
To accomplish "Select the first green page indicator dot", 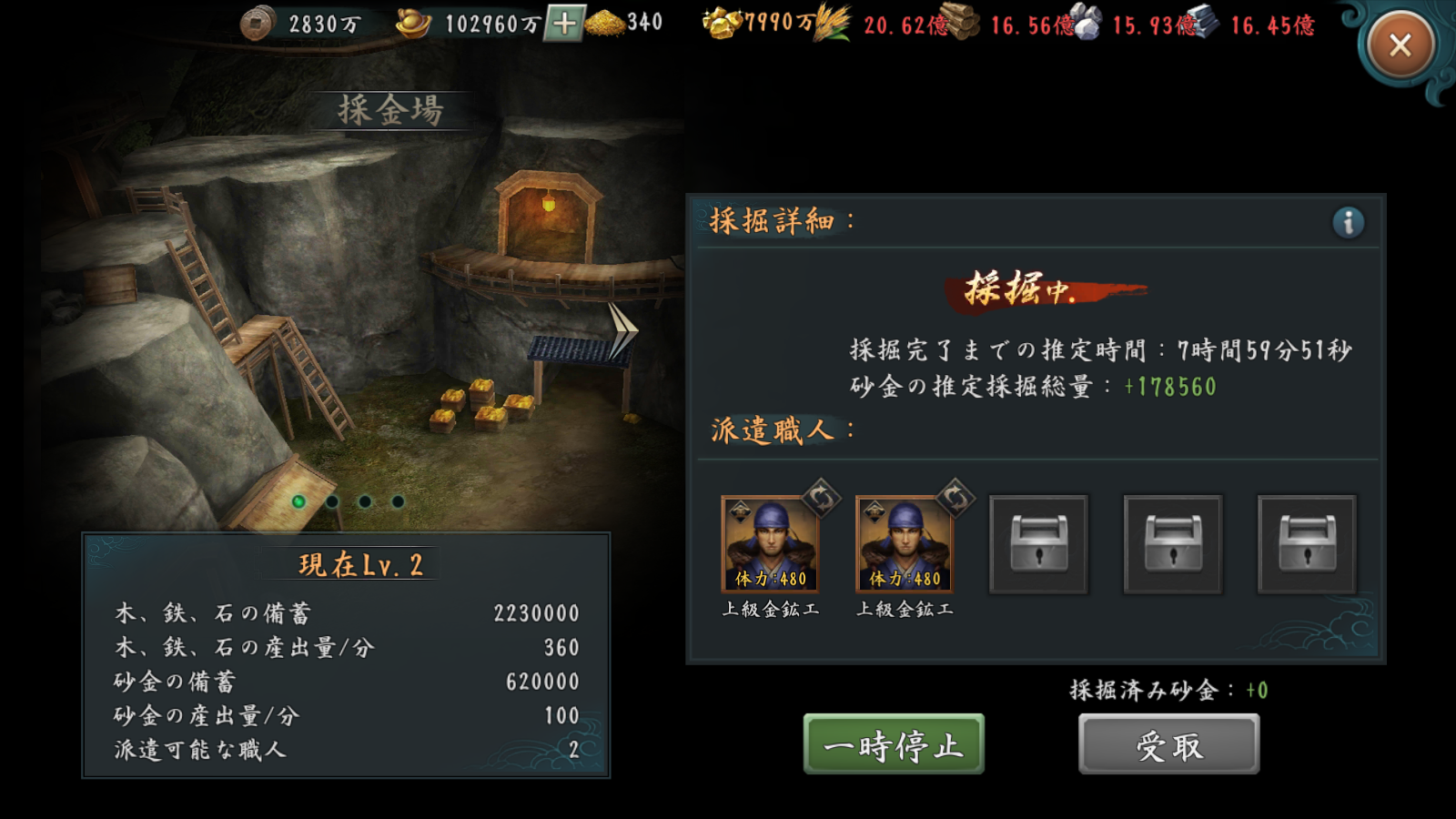I will click(x=300, y=500).
